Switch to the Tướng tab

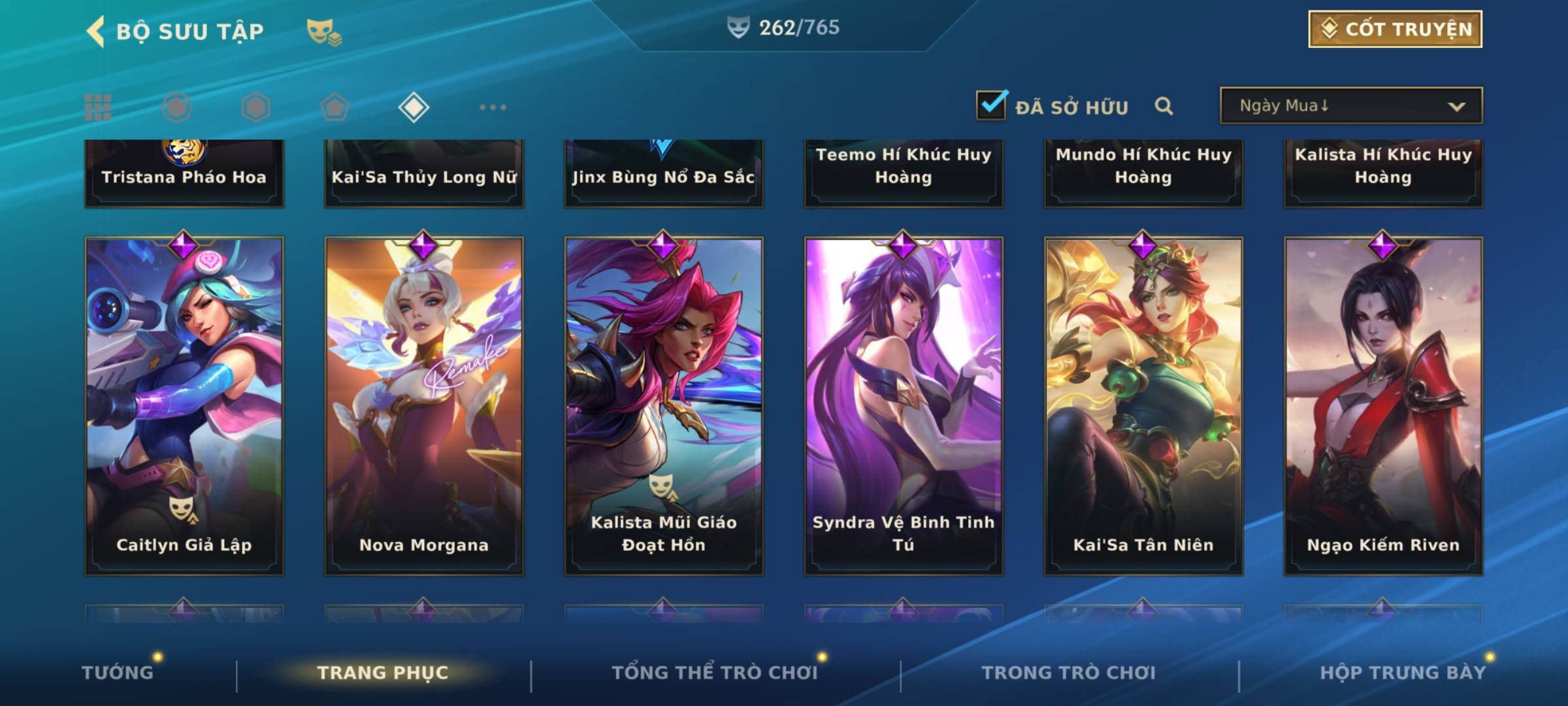[x=118, y=673]
